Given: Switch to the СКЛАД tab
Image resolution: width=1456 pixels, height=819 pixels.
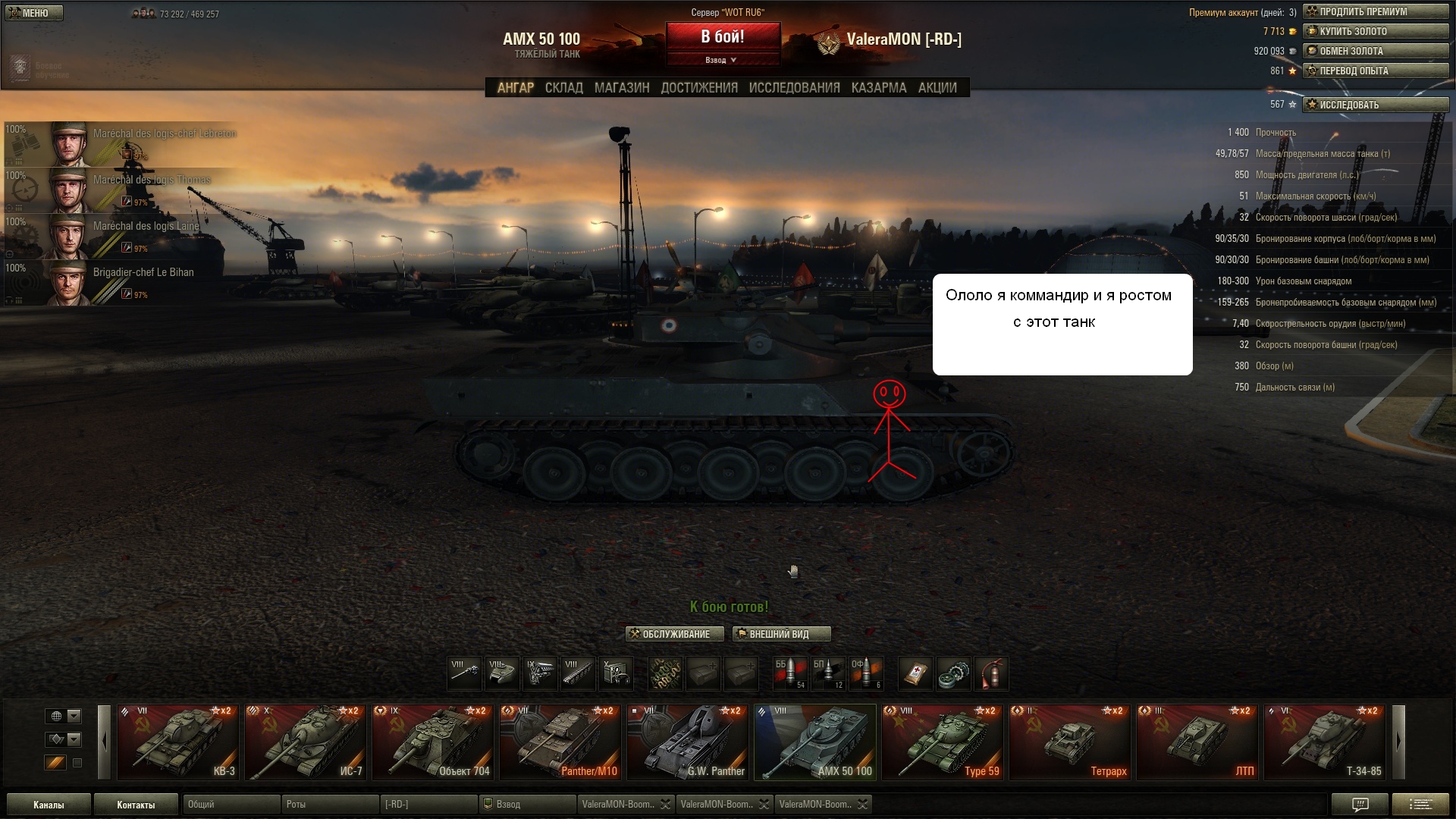Looking at the screenshot, I should pos(564,88).
